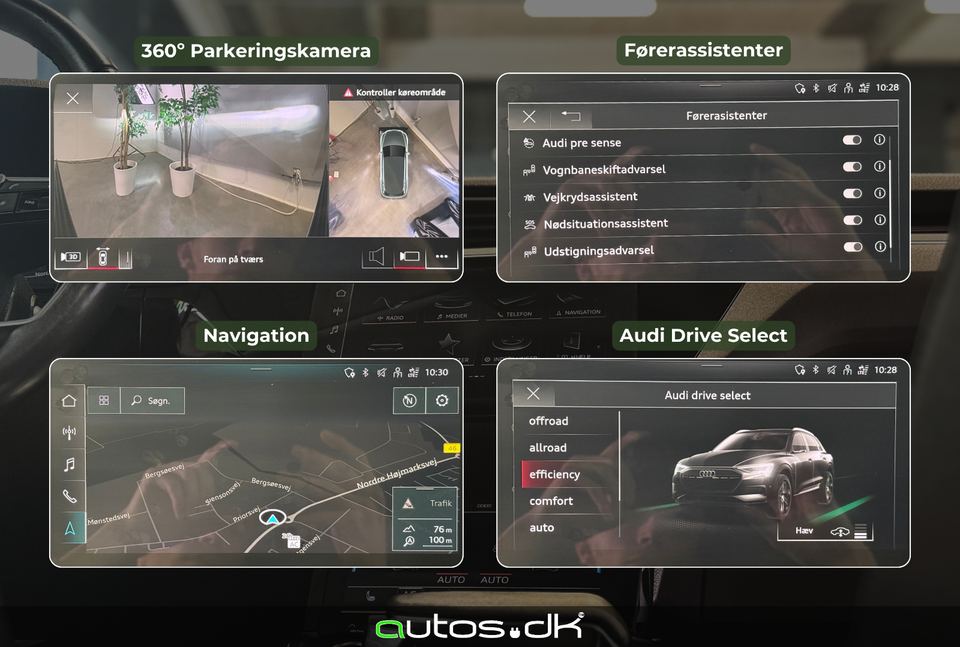The image size is (960, 647).
Task: Toggle the Audi pre sense switch
Action: click(x=852, y=141)
